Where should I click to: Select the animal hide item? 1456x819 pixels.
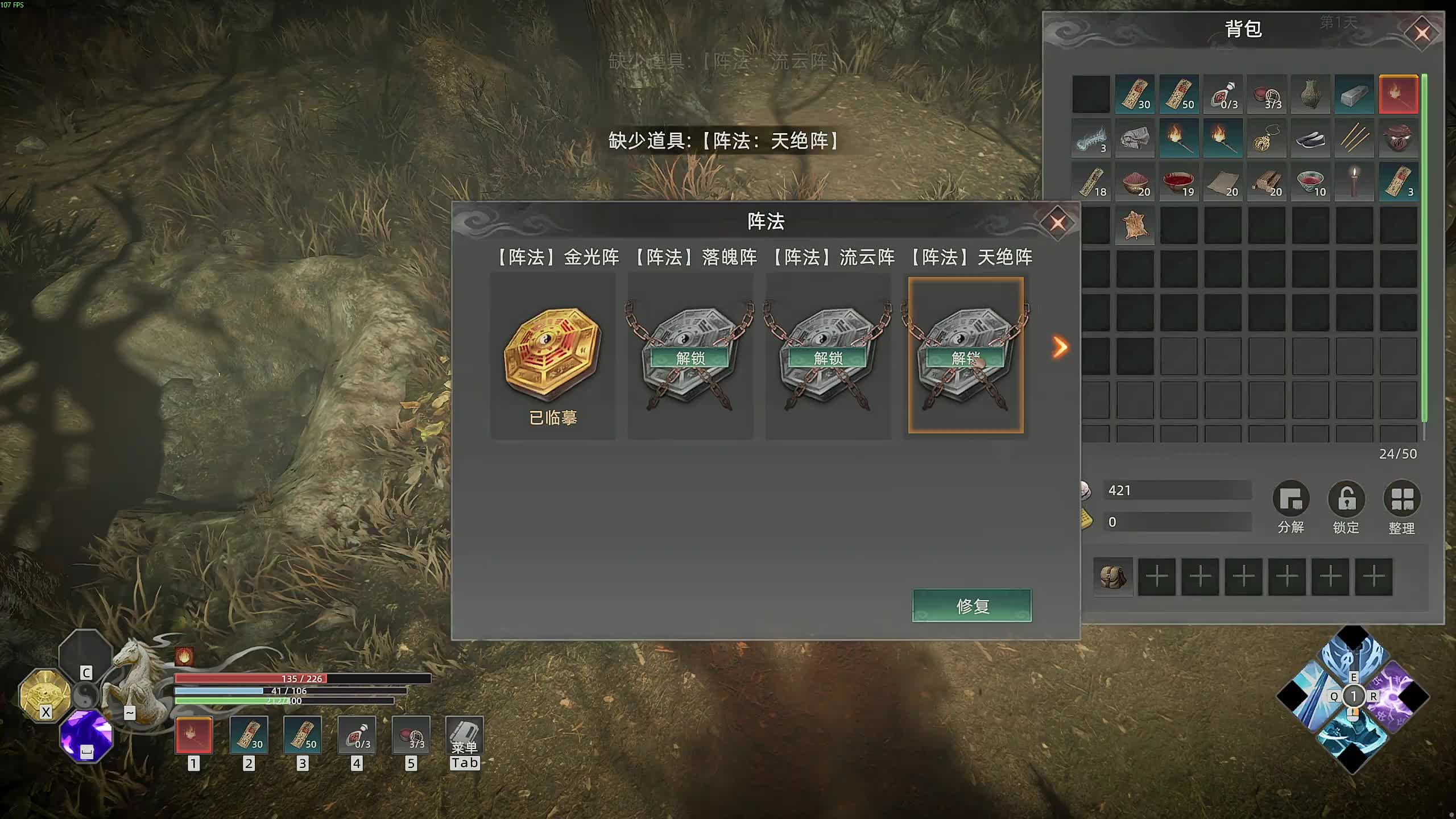(x=1135, y=226)
